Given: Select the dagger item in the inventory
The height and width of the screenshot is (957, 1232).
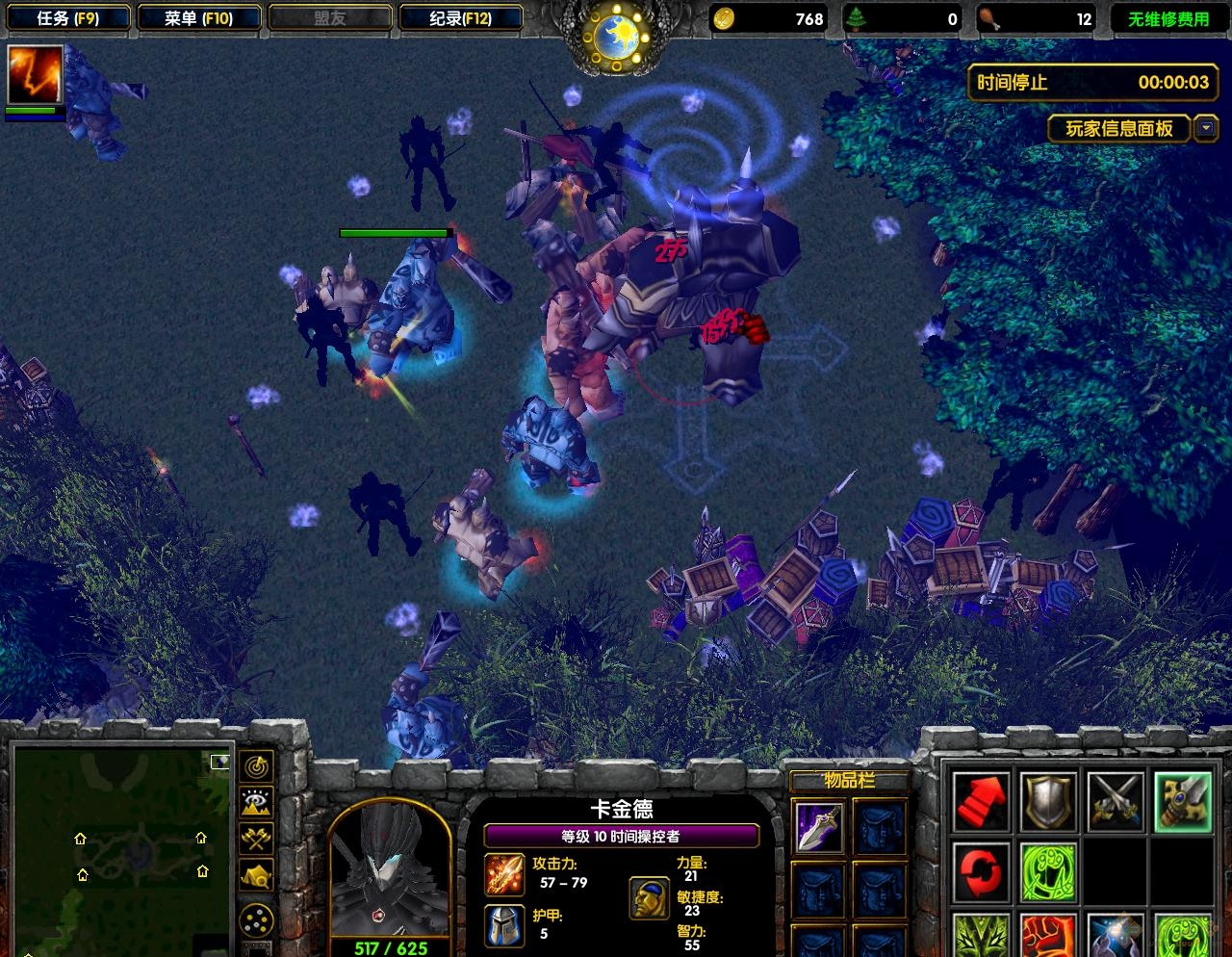Looking at the screenshot, I should pos(820,827).
